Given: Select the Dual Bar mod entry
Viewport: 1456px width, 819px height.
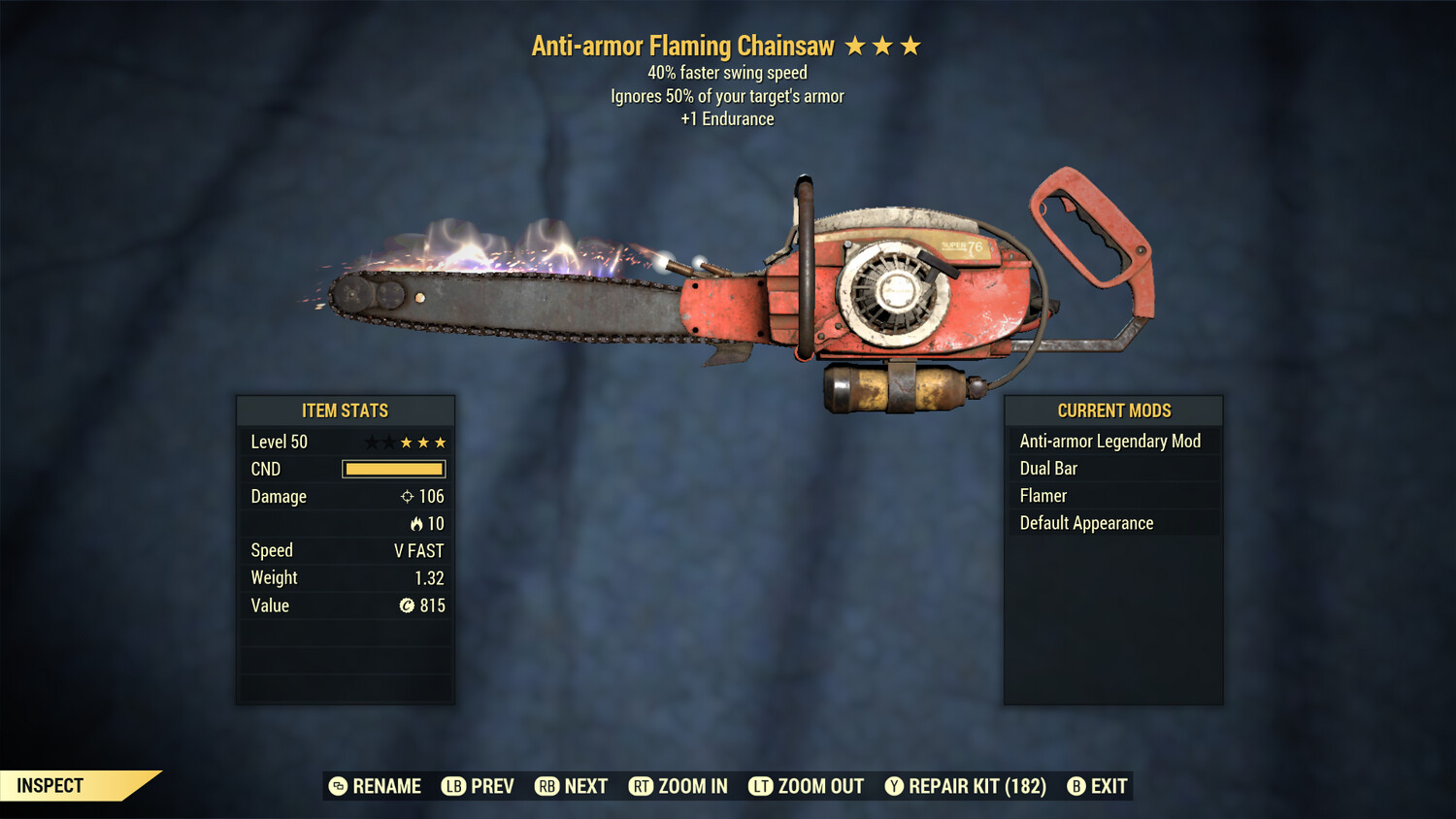Looking at the screenshot, I should tap(1112, 469).
